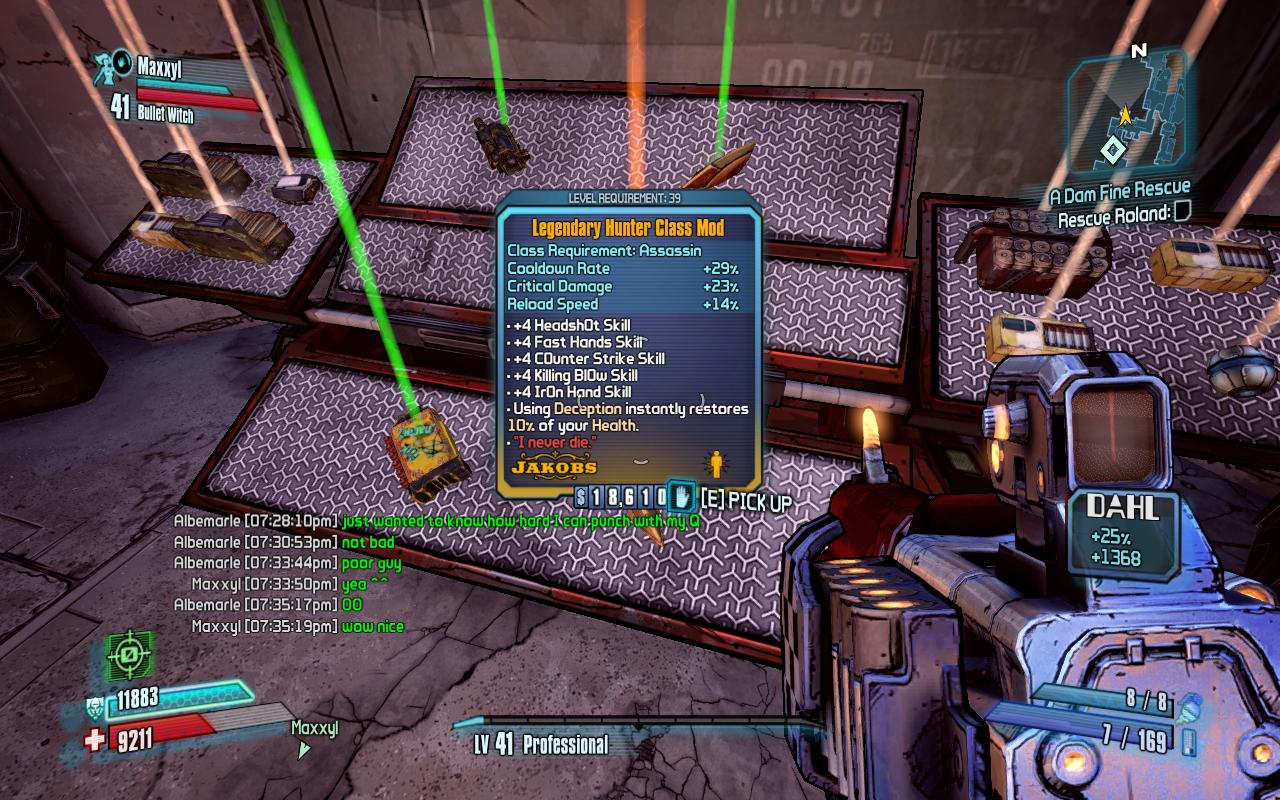Image resolution: width=1280 pixels, height=800 pixels.
Task: Select Albemarle's "not bad" chat line
Action: pyautogui.click(x=368, y=542)
